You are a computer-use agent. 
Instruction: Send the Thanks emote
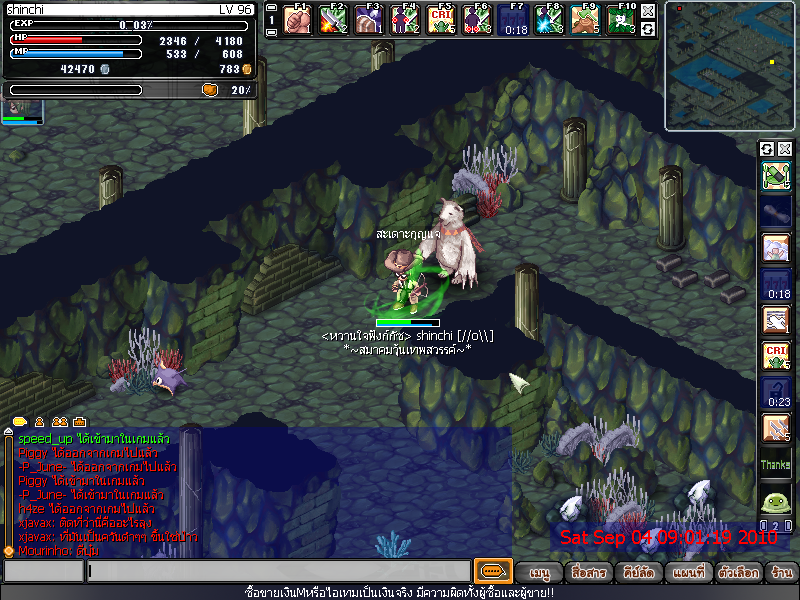(776, 465)
